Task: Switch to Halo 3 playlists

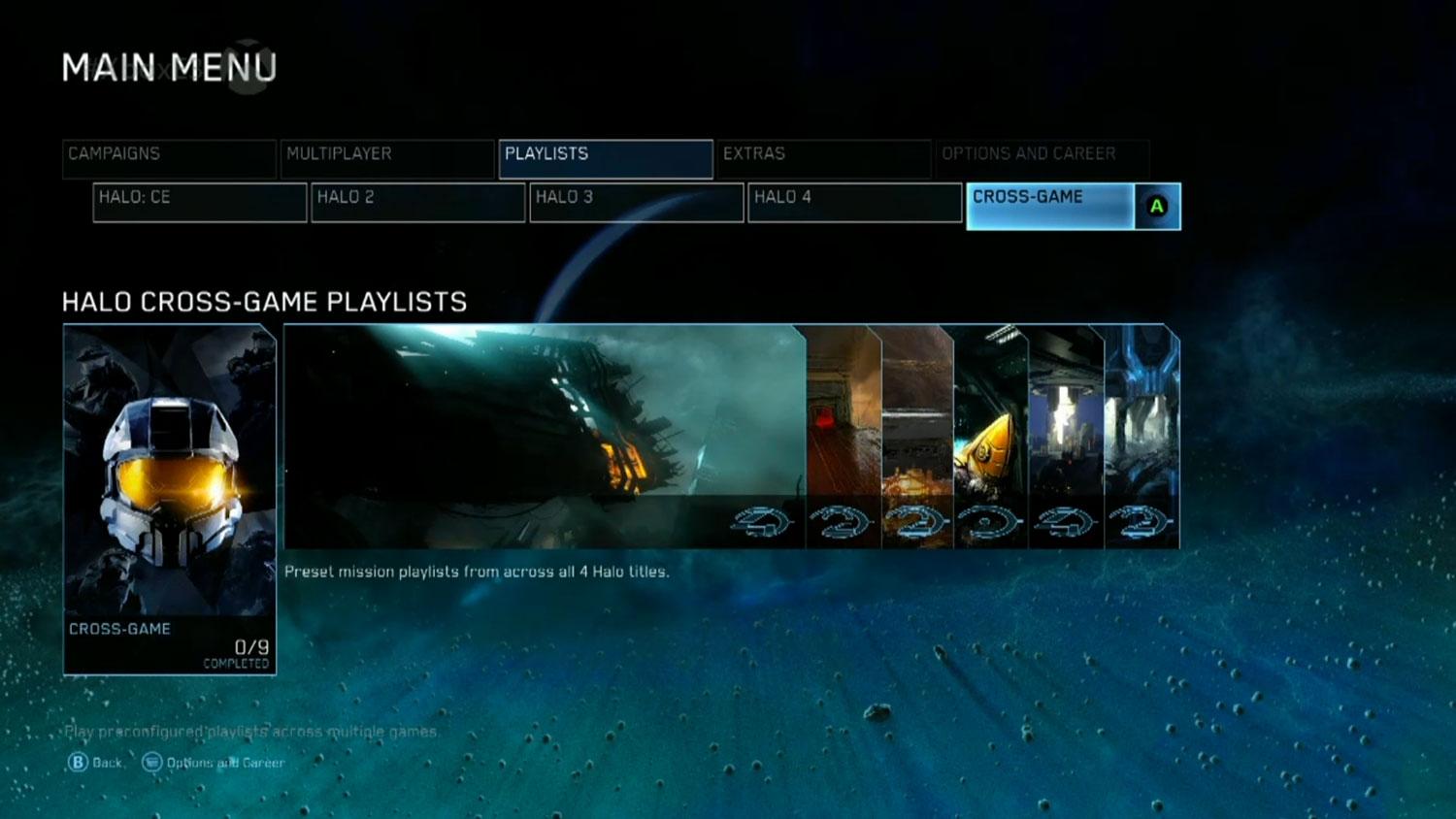Action: [637, 202]
